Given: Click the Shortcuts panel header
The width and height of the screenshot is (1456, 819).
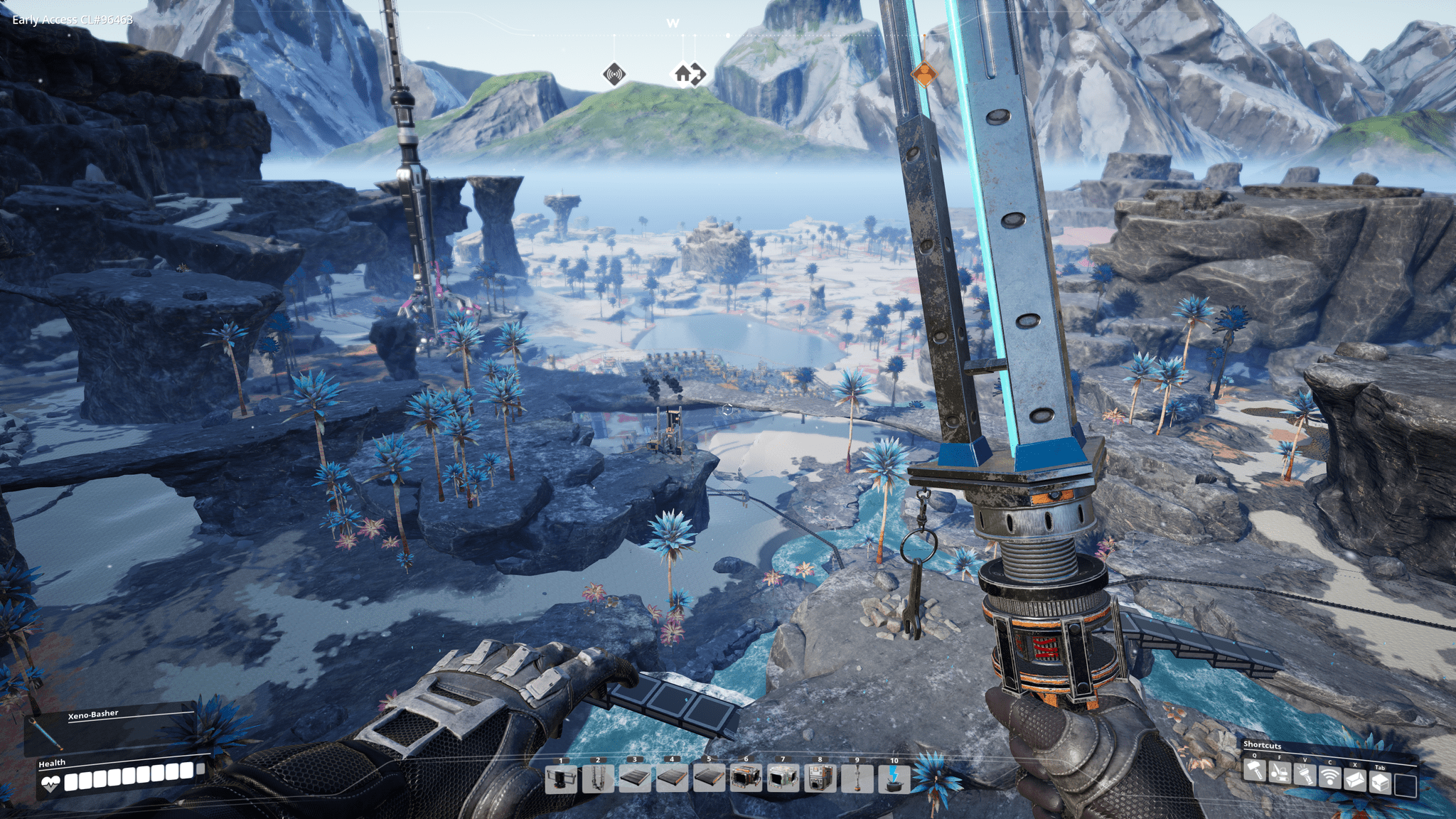Looking at the screenshot, I should (x=1262, y=746).
